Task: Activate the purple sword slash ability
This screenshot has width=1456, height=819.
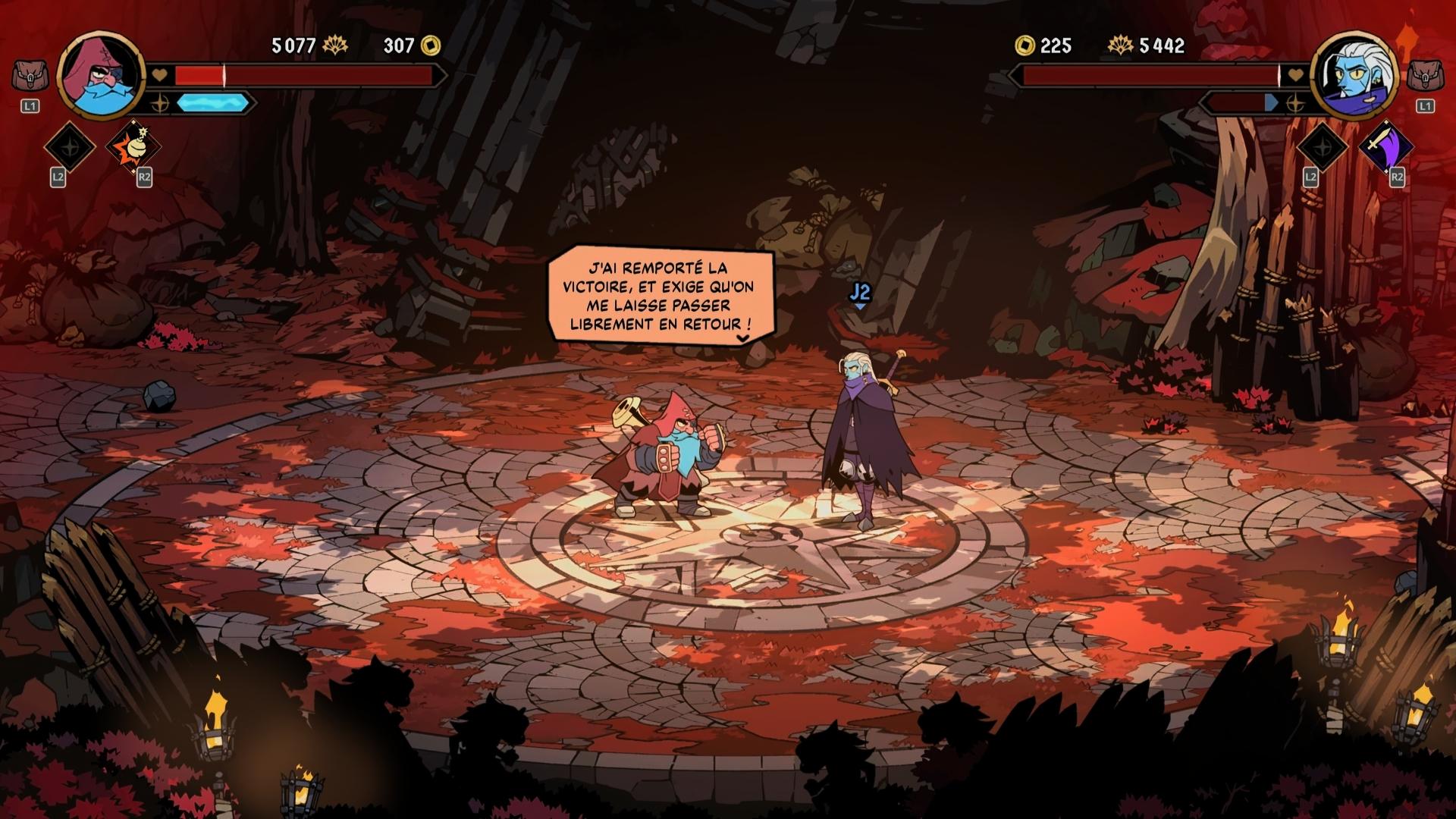Action: pos(1386,146)
